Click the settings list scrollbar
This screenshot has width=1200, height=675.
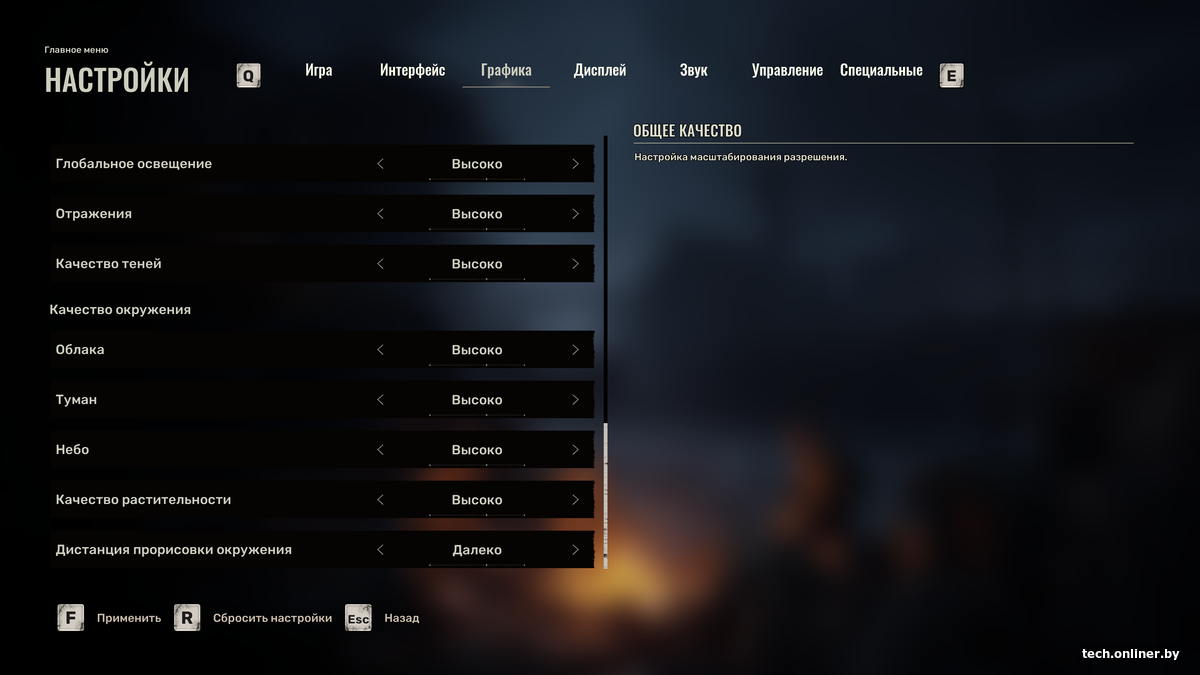tap(604, 495)
